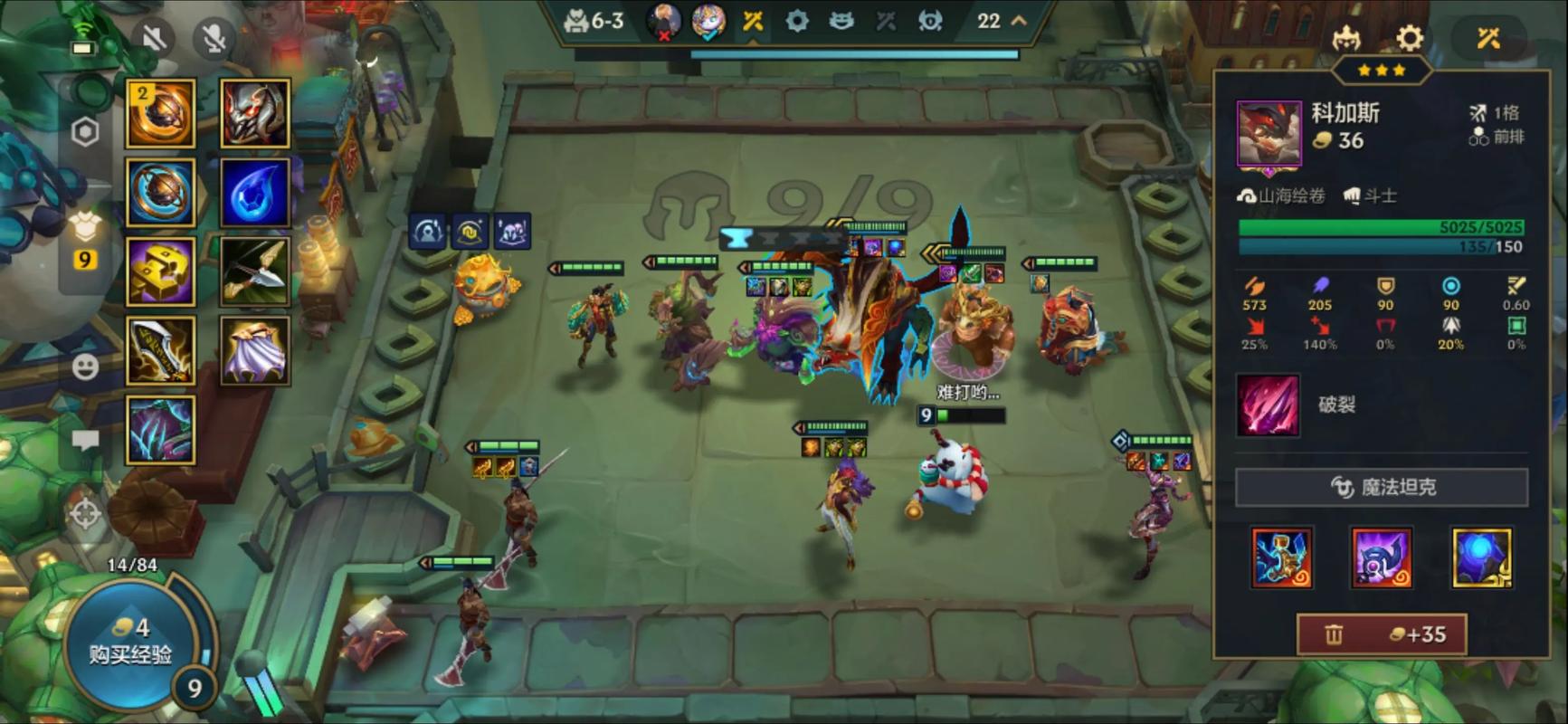This screenshot has width=1568, height=724.
Task: Open the emoji face menu
Action: click(x=85, y=367)
